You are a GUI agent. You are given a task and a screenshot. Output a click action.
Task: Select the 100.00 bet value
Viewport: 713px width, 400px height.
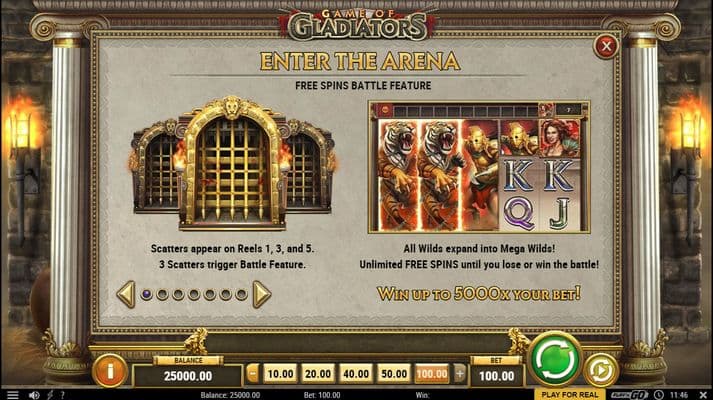pyautogui.click(x=433, y=373)
